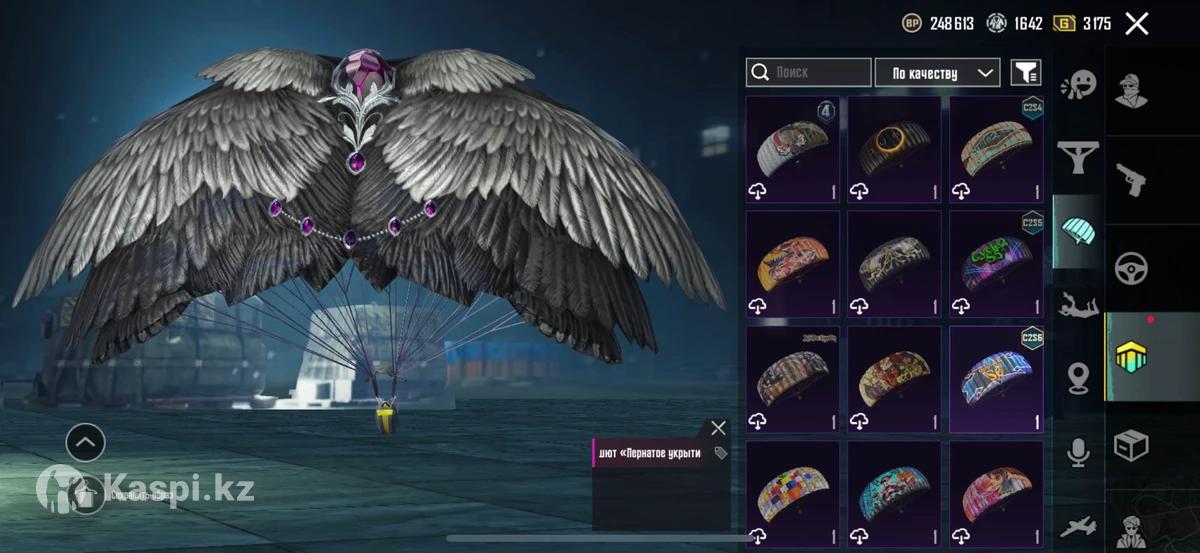1200x553 pixels.
Task: Open the character outfit tab with cap
Action: click(x=1132, y=92)
